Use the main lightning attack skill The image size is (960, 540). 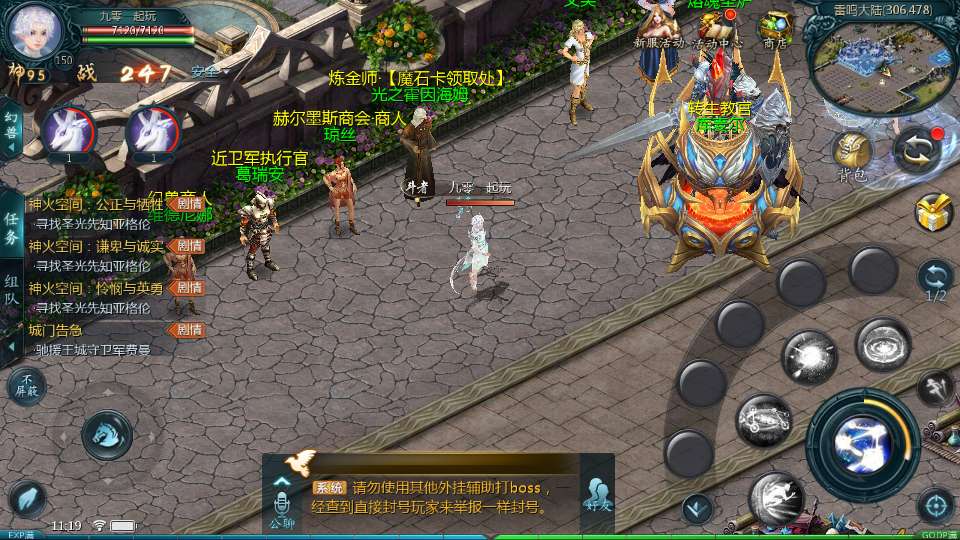862,432
